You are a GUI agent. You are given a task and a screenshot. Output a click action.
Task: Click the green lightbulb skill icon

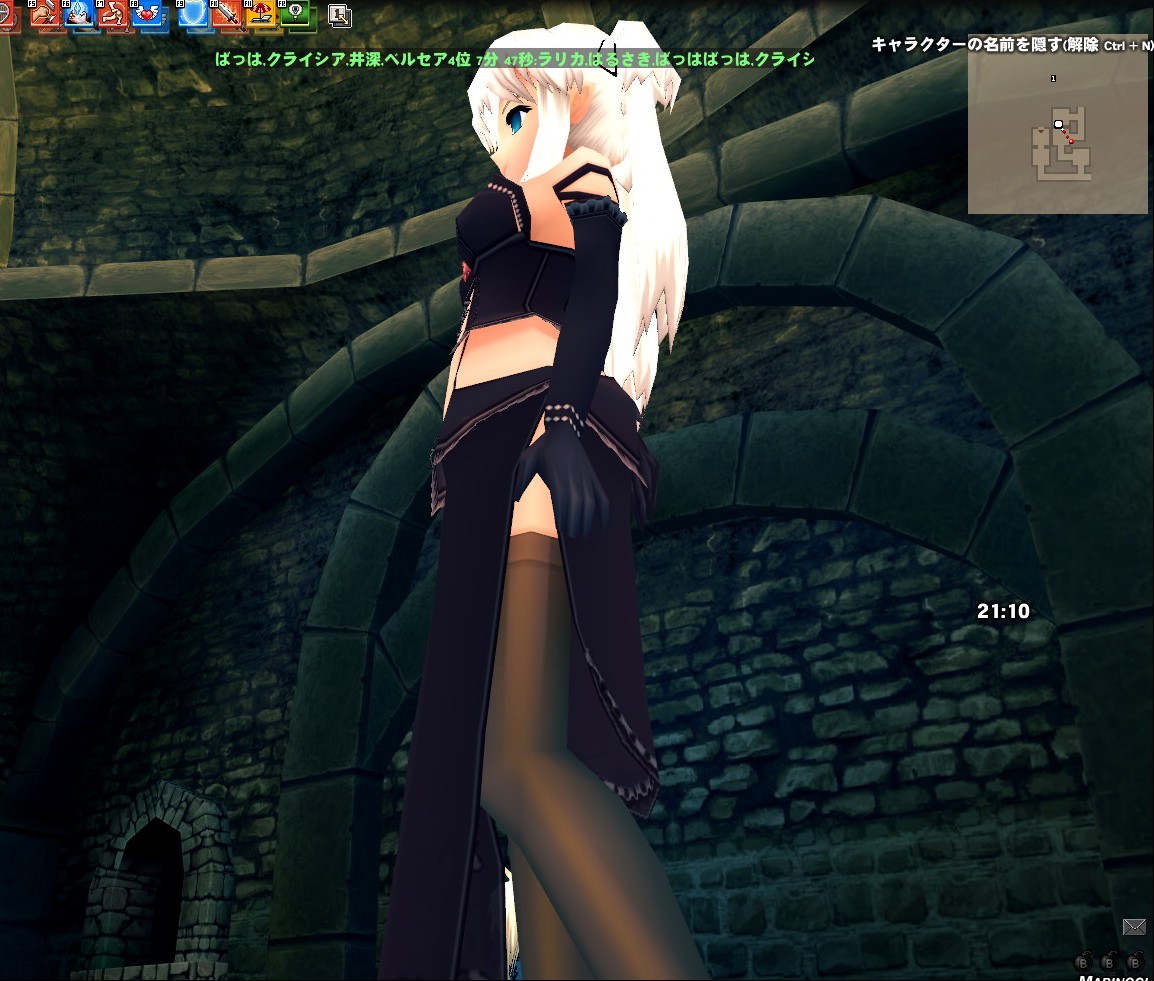[294, 14]
